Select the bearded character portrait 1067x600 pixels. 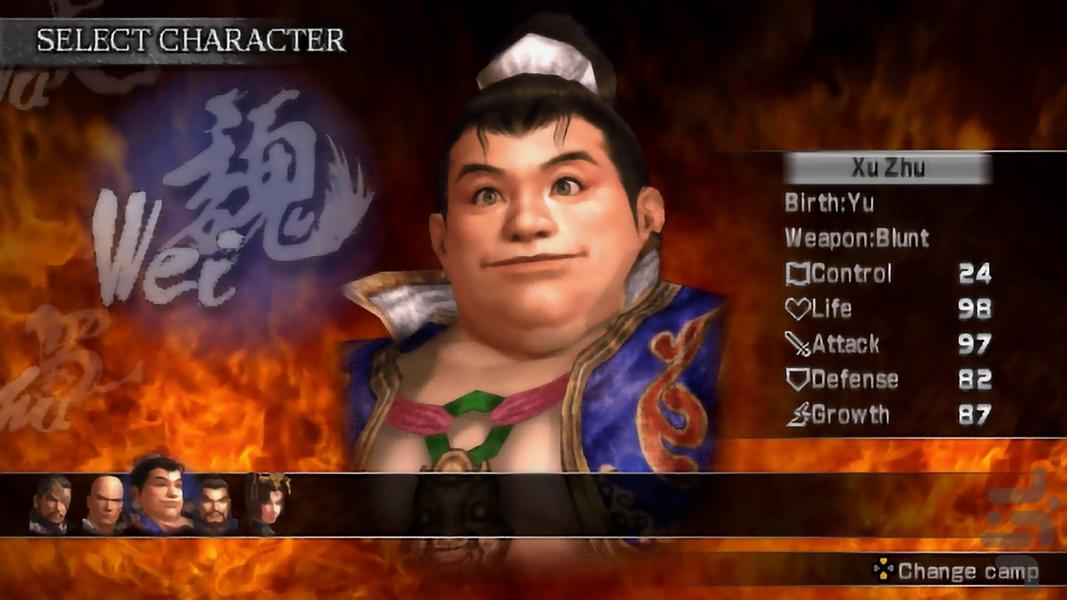214,504
